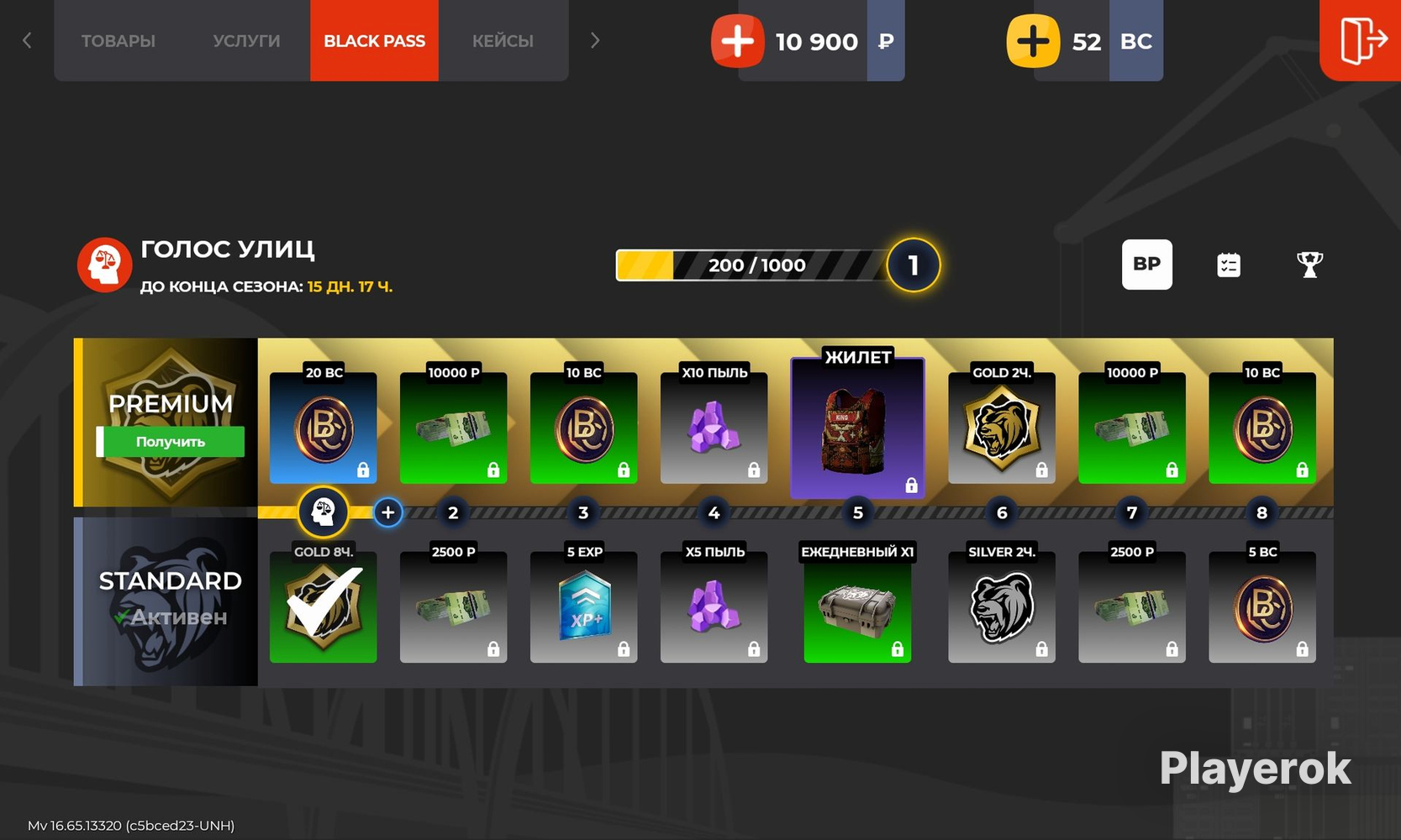Image resolution: width=1401 pixels, height=840 pixels.
Task: Select the X10 ПЫЛЬ premium reward
Action: pos(714,428)
